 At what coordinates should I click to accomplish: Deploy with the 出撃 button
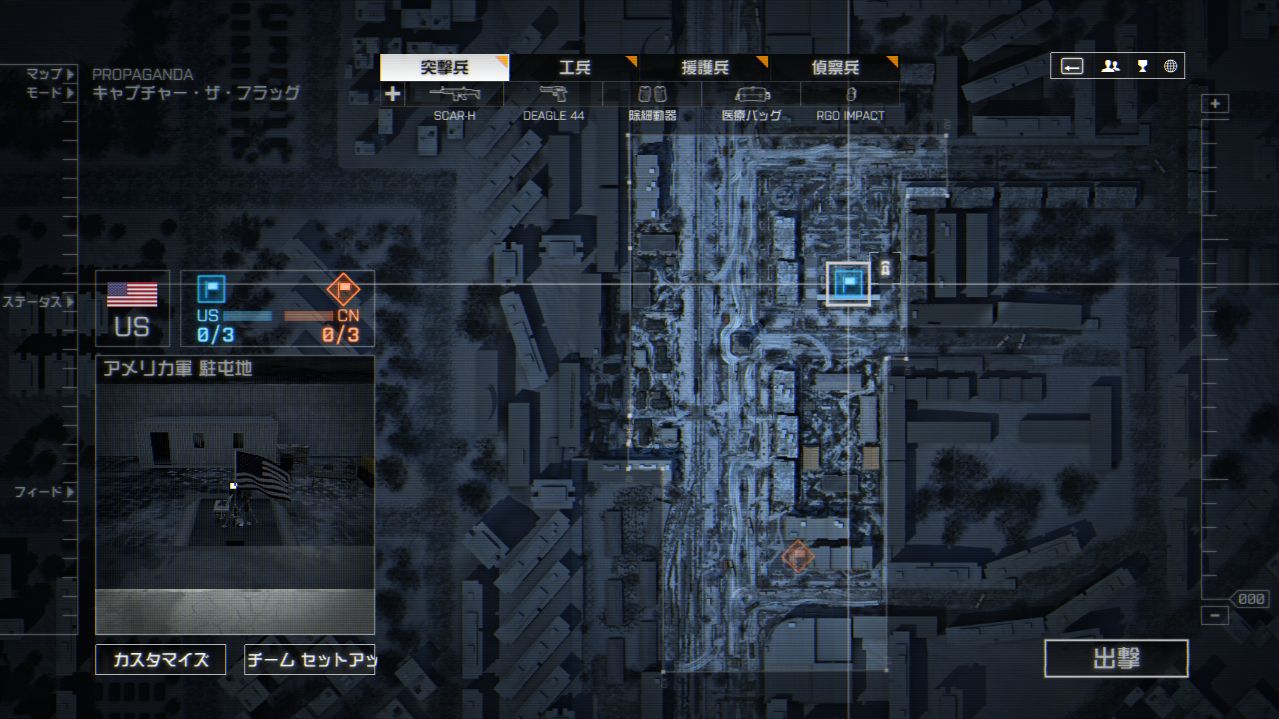click(1116, 659)
